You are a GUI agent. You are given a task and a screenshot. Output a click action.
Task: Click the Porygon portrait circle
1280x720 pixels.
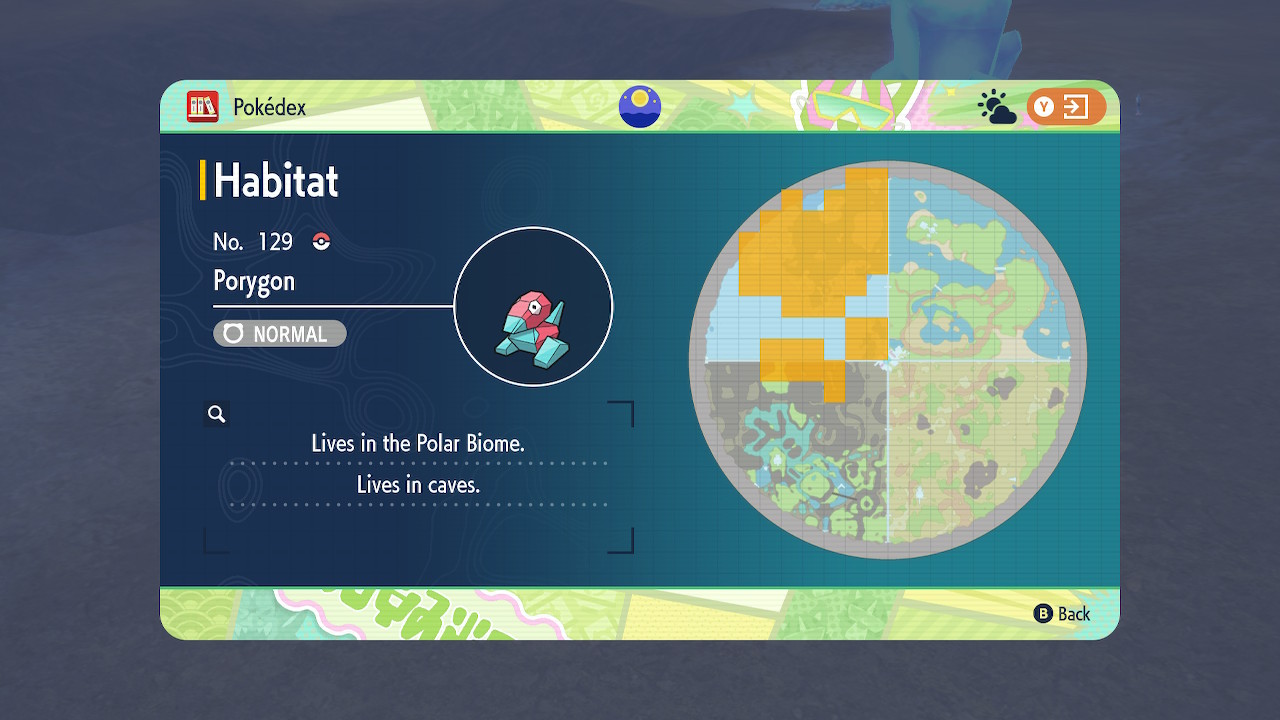tap(533, 307)
